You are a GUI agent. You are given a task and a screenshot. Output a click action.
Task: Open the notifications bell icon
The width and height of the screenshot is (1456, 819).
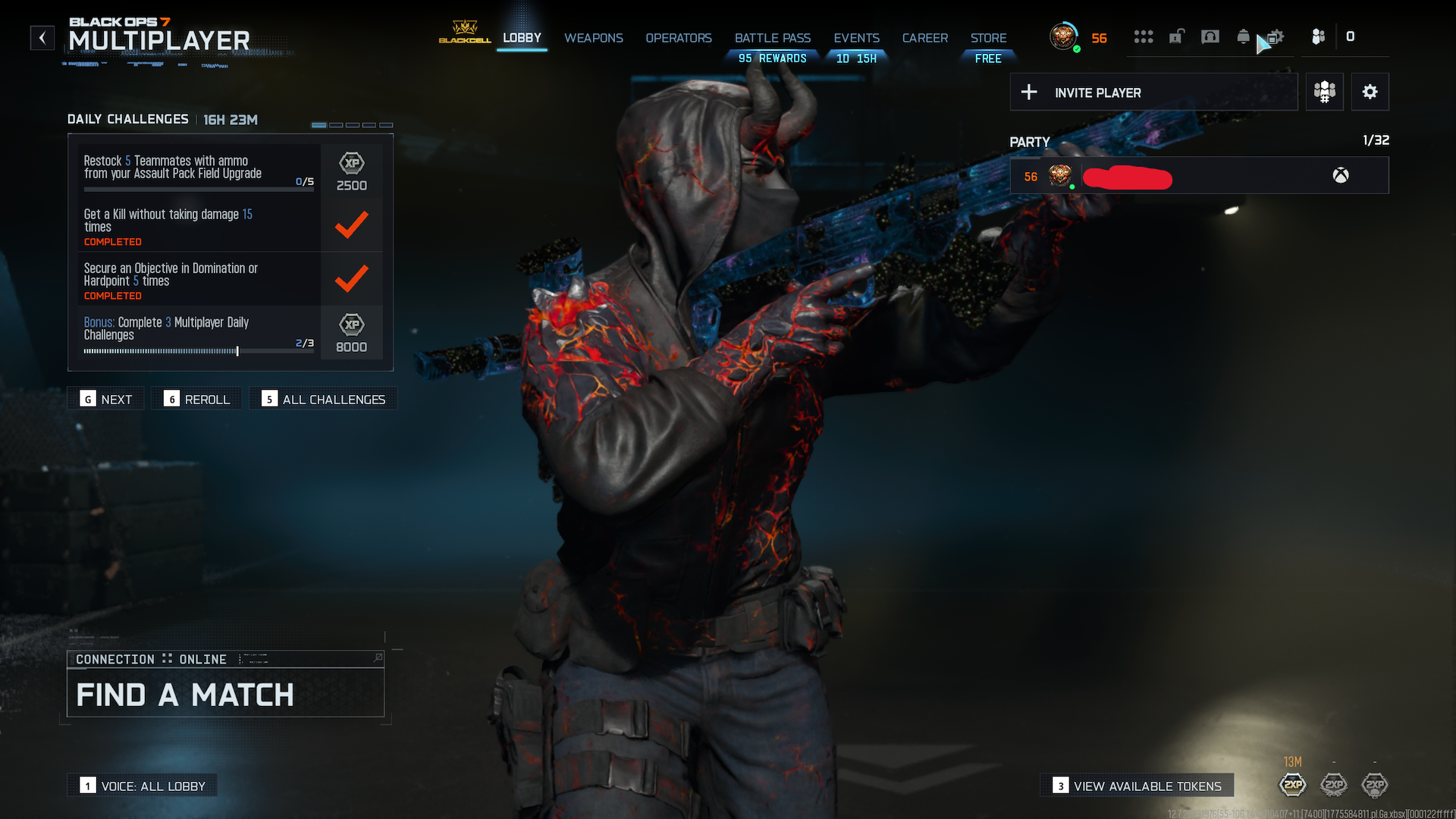(x=1243, y=36)
